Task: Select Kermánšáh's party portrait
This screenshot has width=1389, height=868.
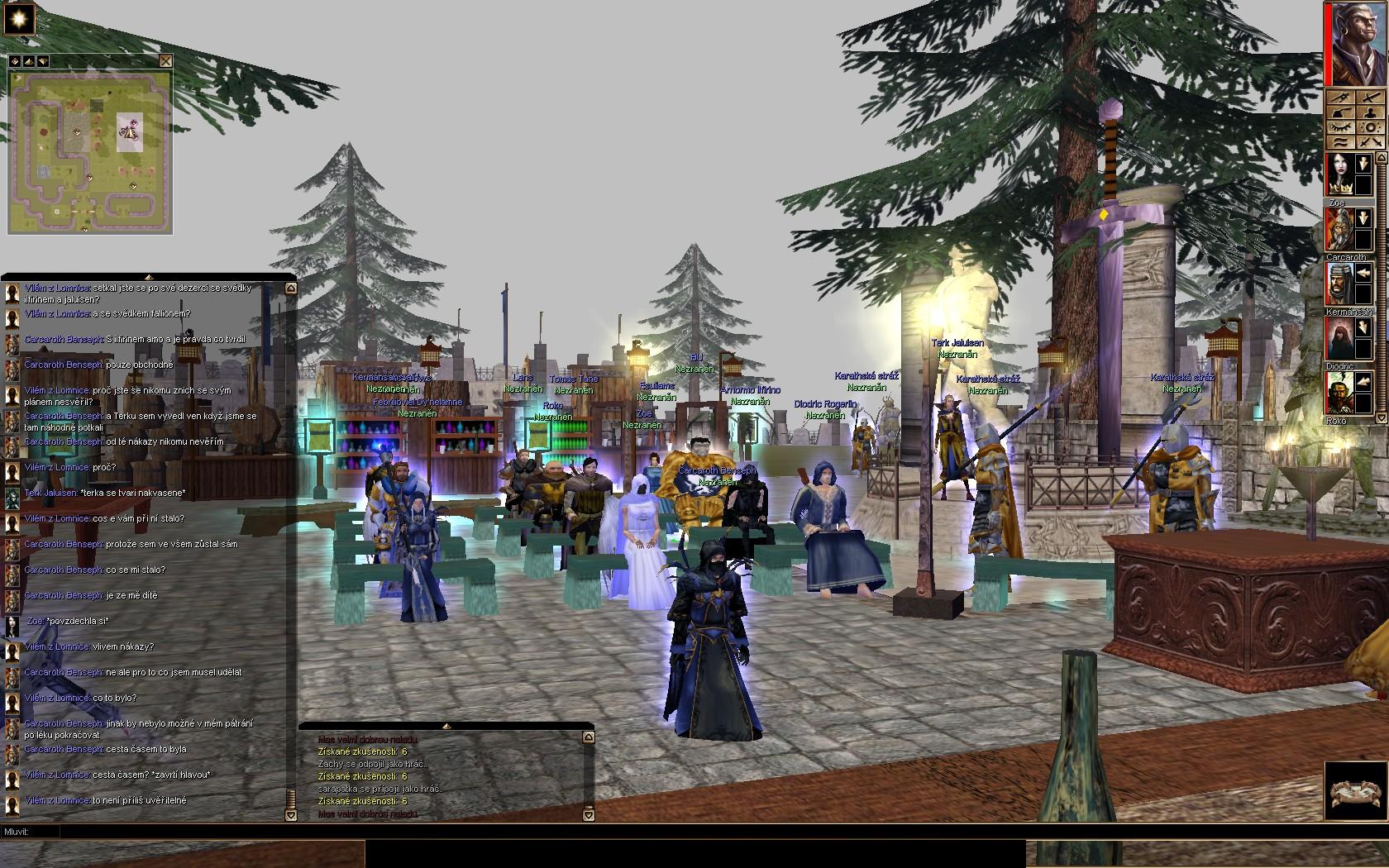Action: [1338, 284]
